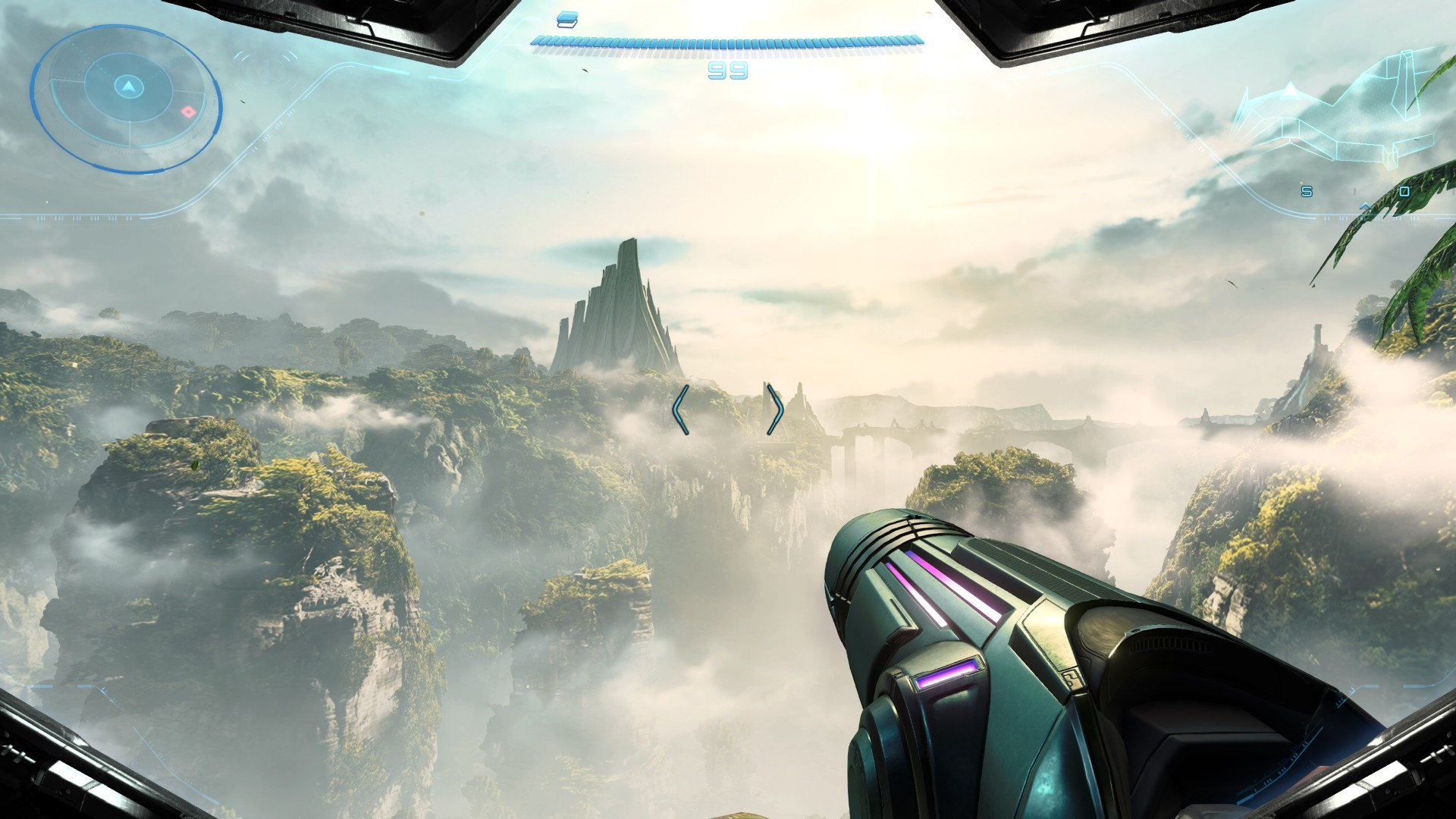Click the circular radar display
This screenshot has width=1456, height=819.
(x=126, y=99)
